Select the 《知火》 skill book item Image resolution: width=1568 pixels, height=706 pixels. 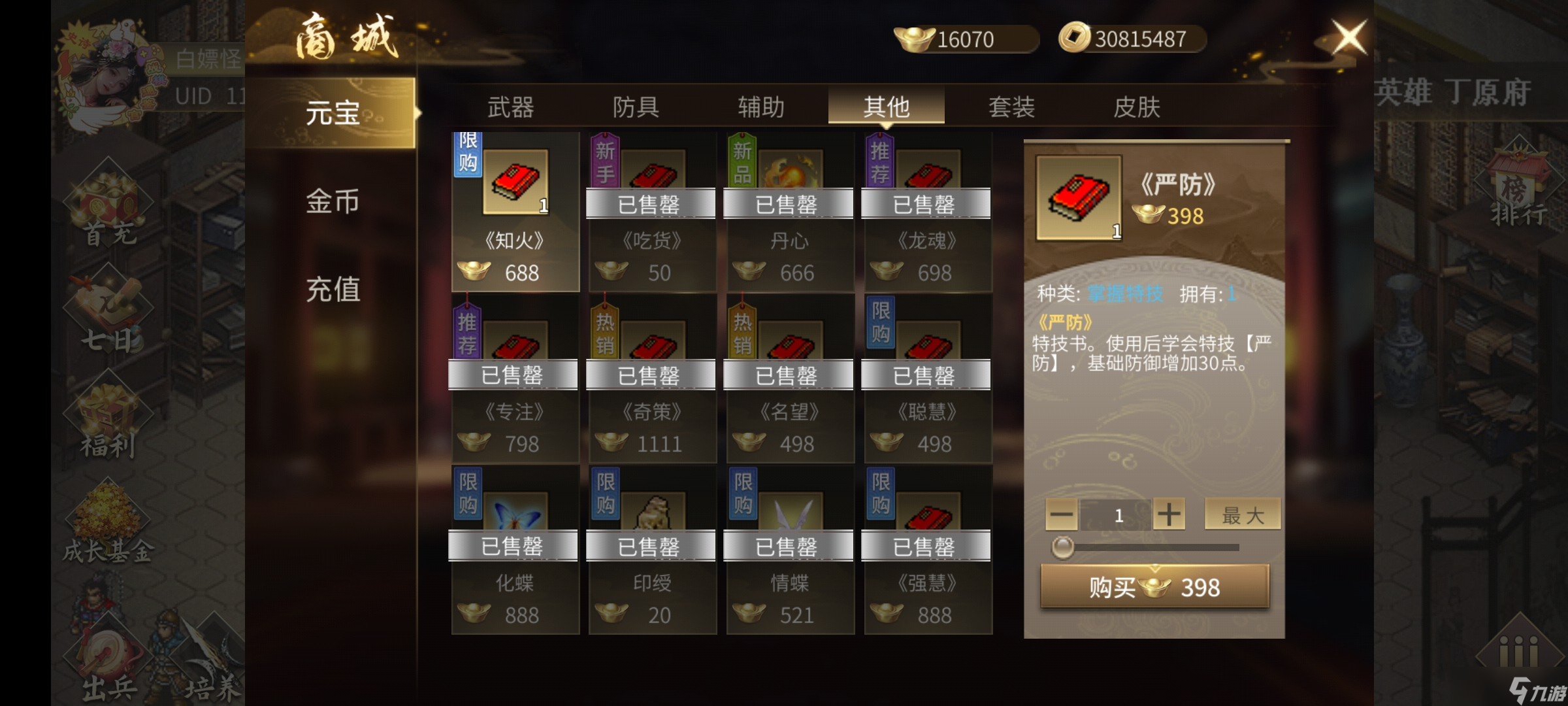[x=515, y=212]
